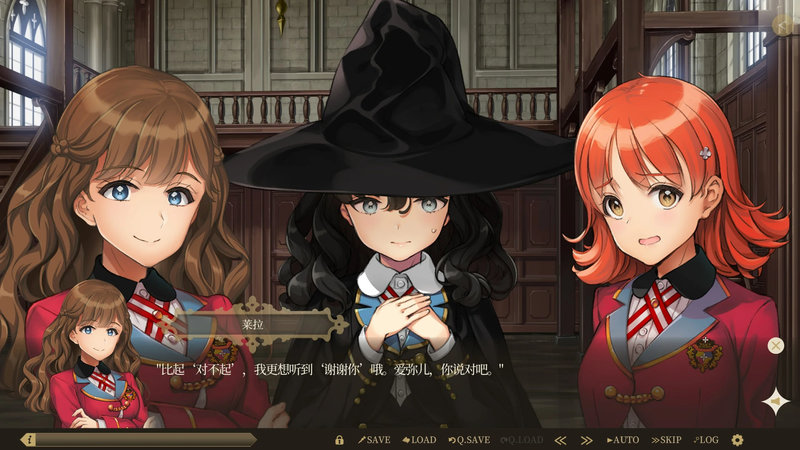Activate SKIP mode
Image resolution: width=800 pixels, height=450 pixels.
(667, 440)
